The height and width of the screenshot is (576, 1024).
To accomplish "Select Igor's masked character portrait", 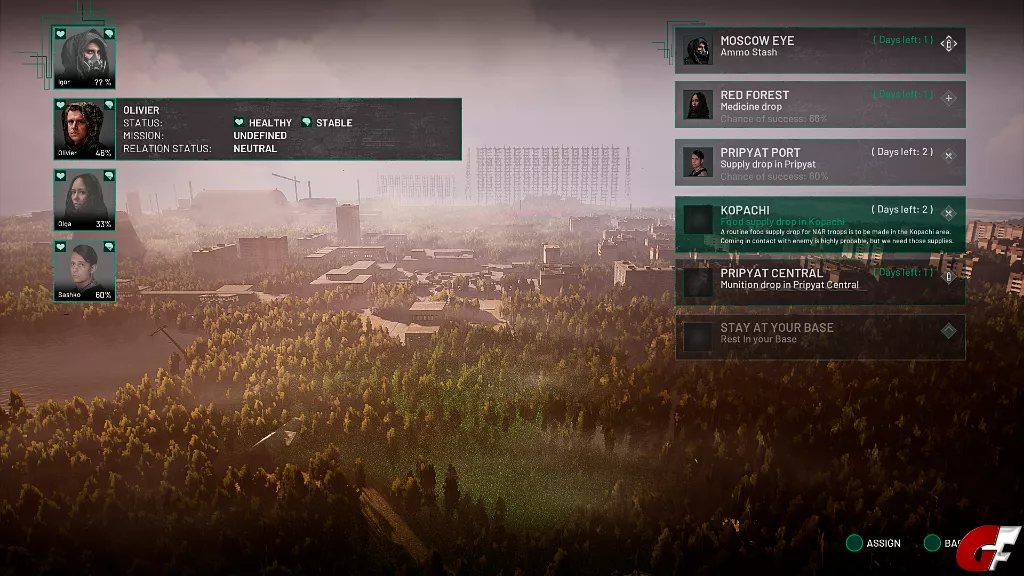I will point(85,58).
